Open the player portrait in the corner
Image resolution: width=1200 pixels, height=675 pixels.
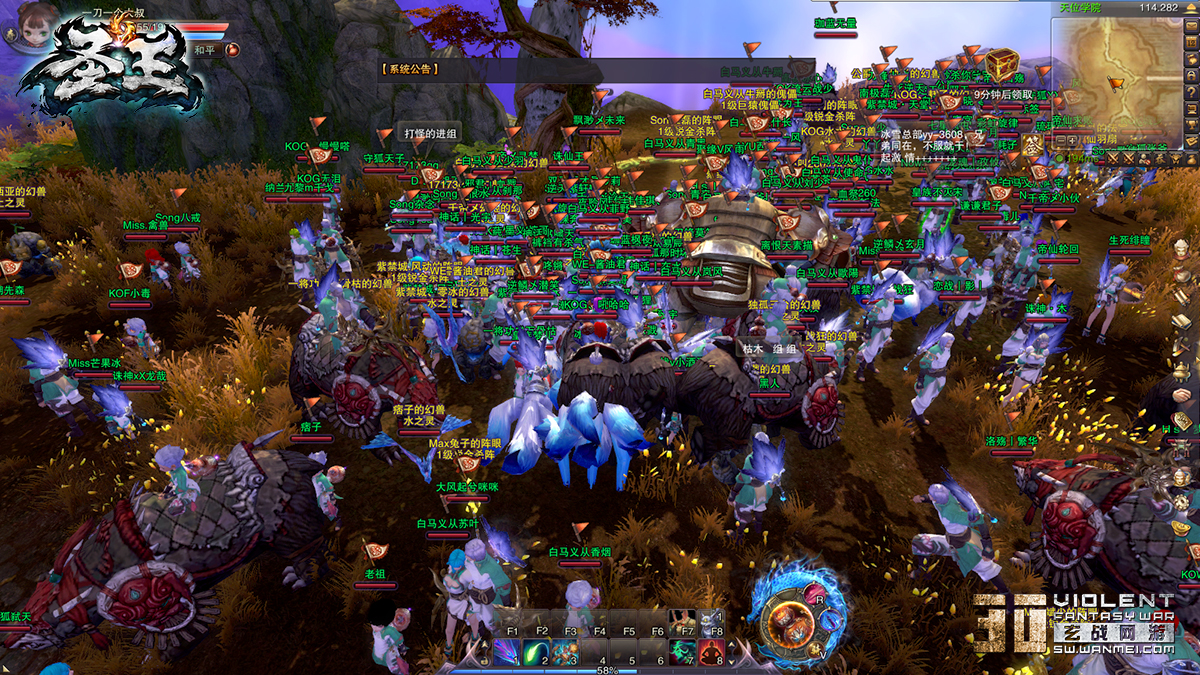(22, 22)
